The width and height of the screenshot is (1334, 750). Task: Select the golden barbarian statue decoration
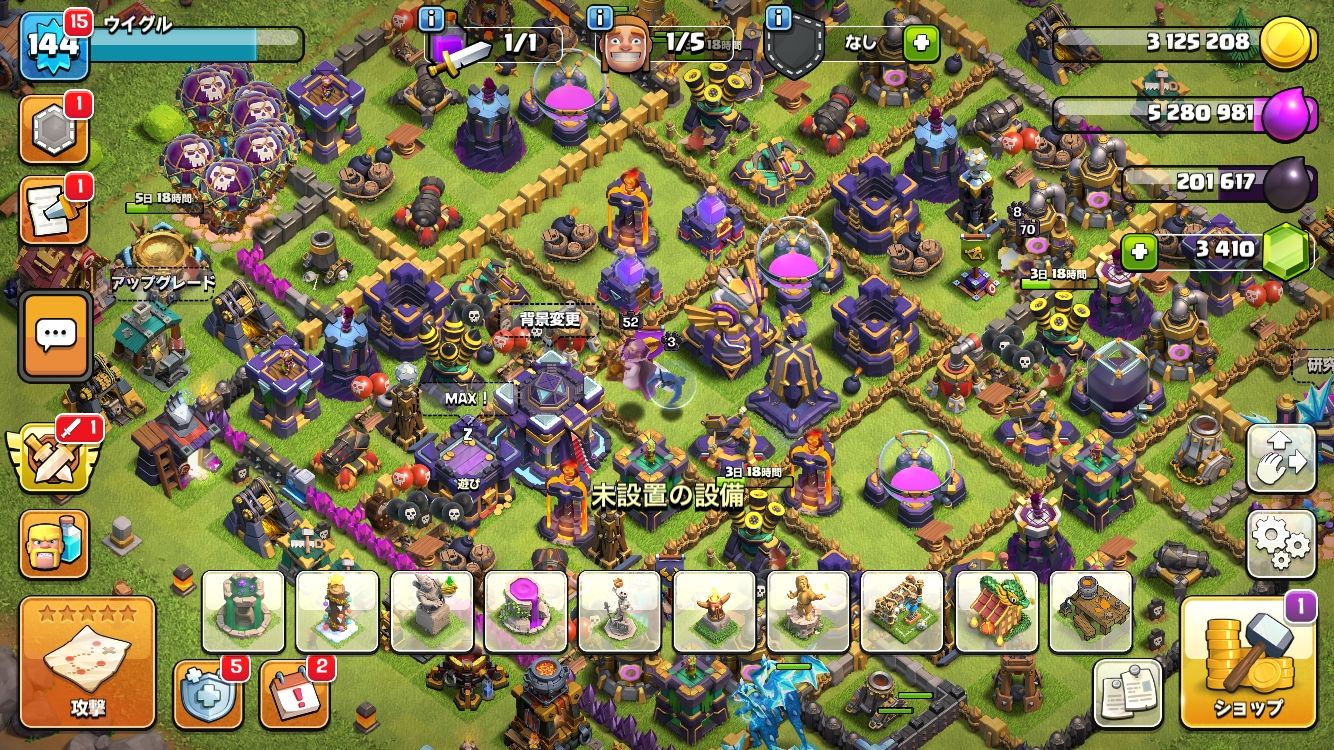pyautogui.click(x=808, y=611)
